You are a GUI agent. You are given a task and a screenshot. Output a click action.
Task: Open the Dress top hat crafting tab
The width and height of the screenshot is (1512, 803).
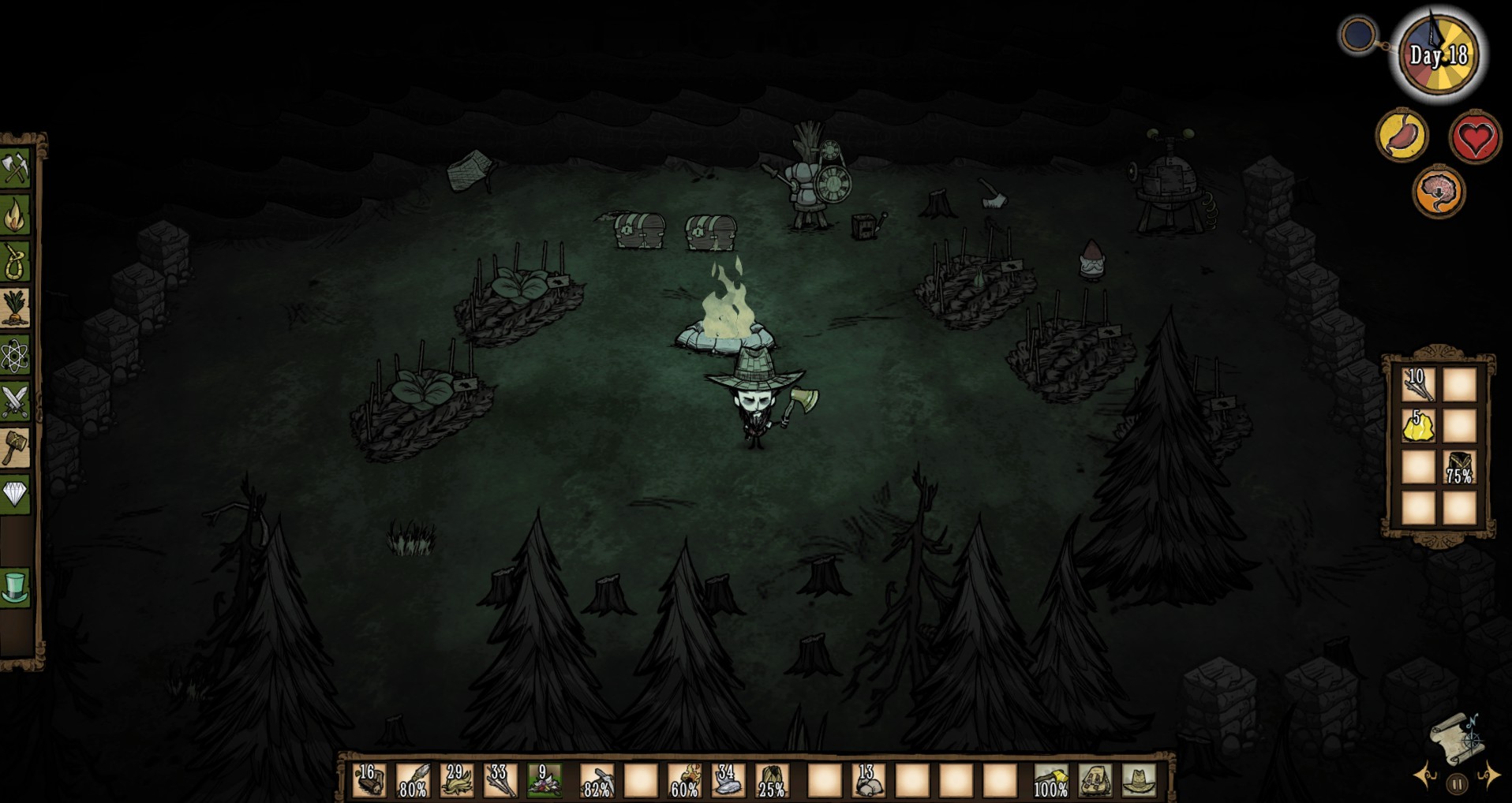(15, 588)
